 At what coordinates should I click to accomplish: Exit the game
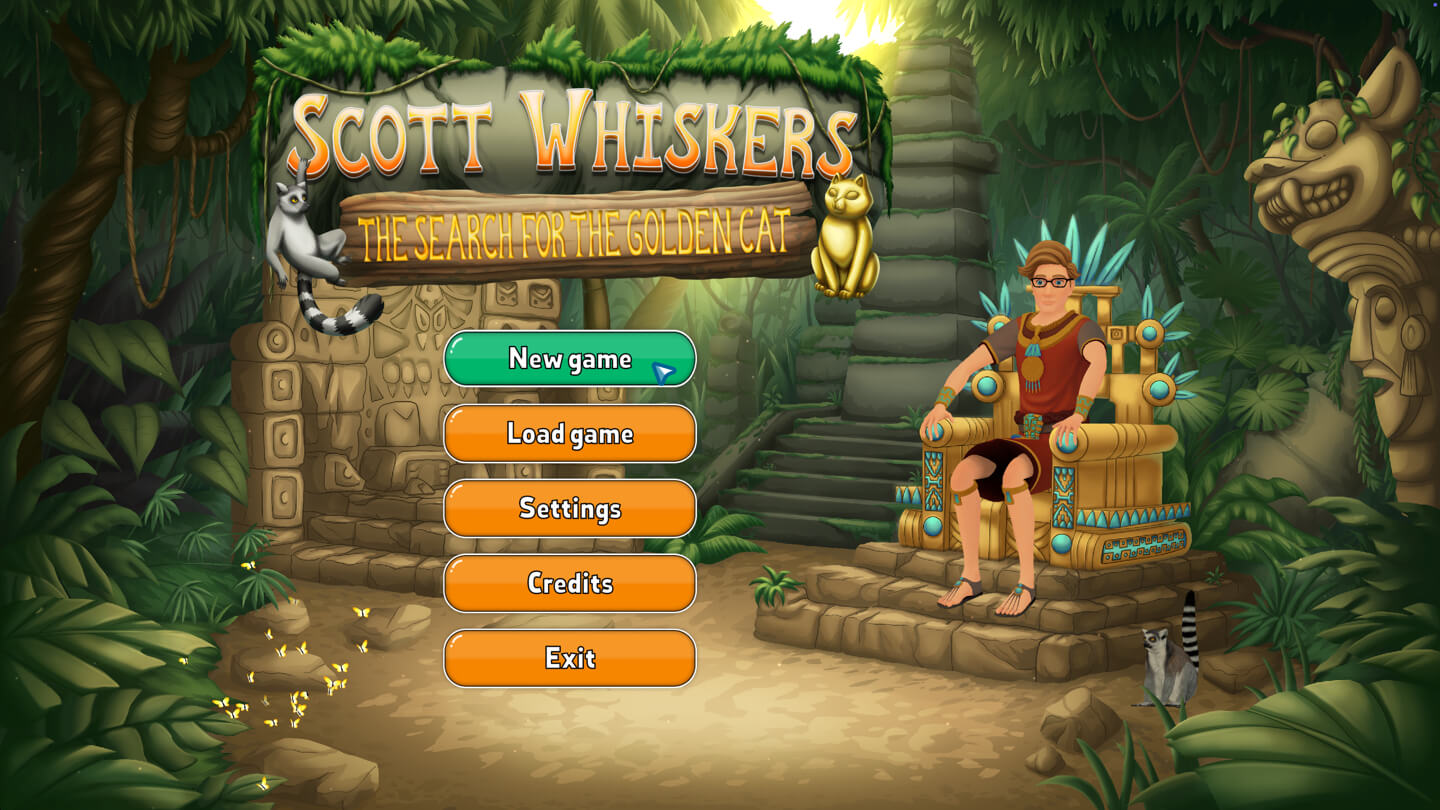569,658
